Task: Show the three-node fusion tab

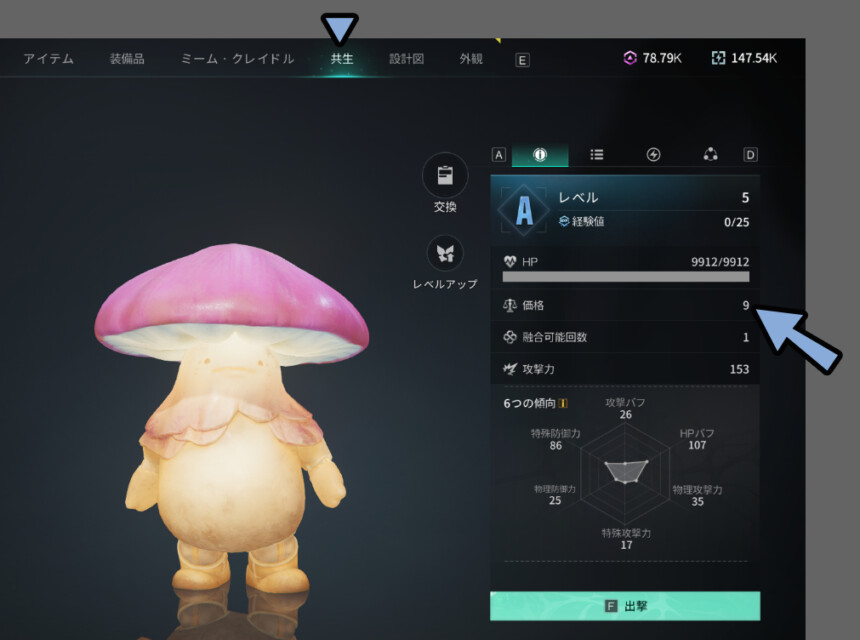Action: (710, 155)
